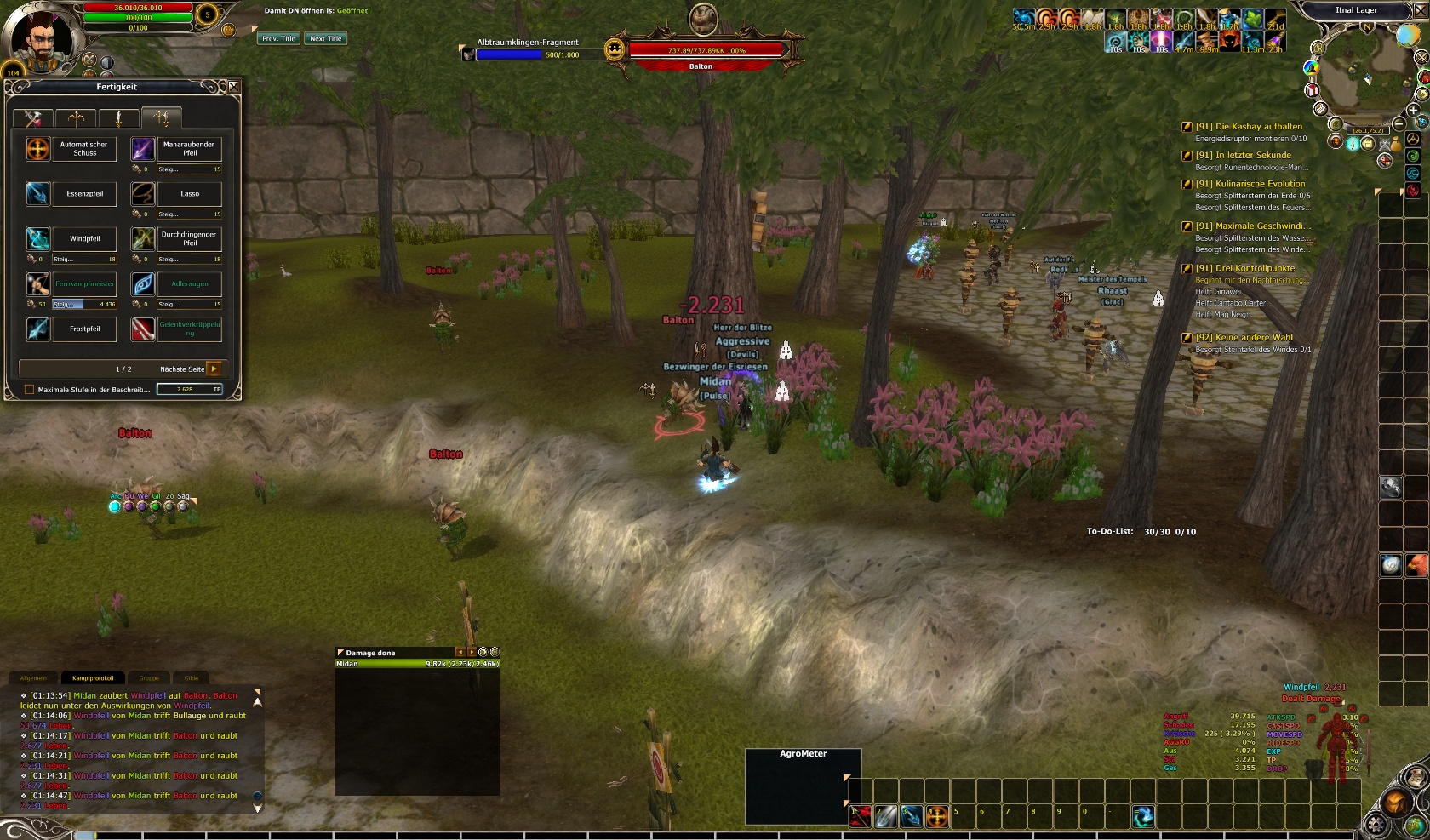Close the Fertigkeit skill window
Image resolution: width=1430 pixels, height=840 pixels.
click(233, 87)
